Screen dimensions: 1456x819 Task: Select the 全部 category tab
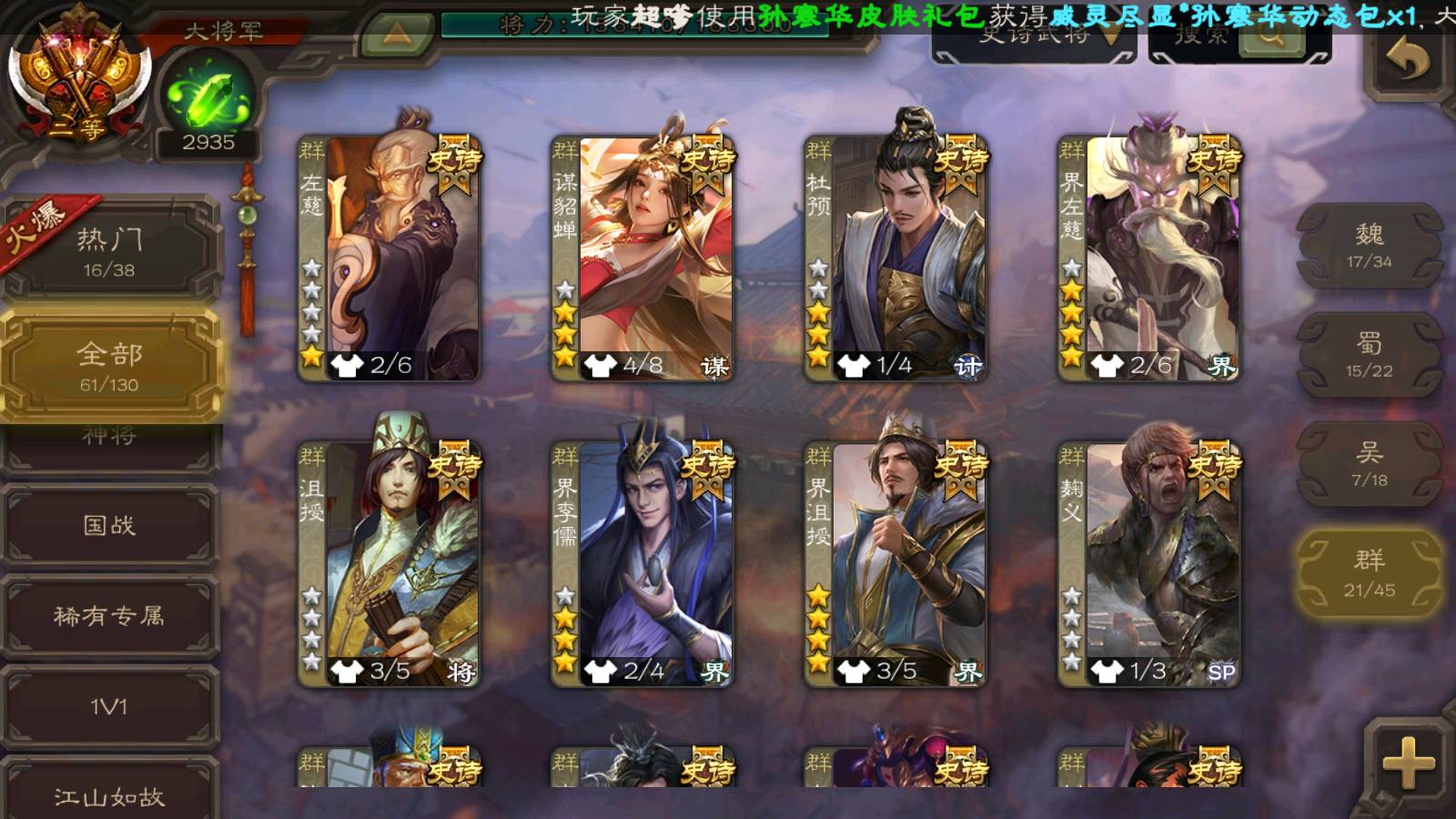109,366
